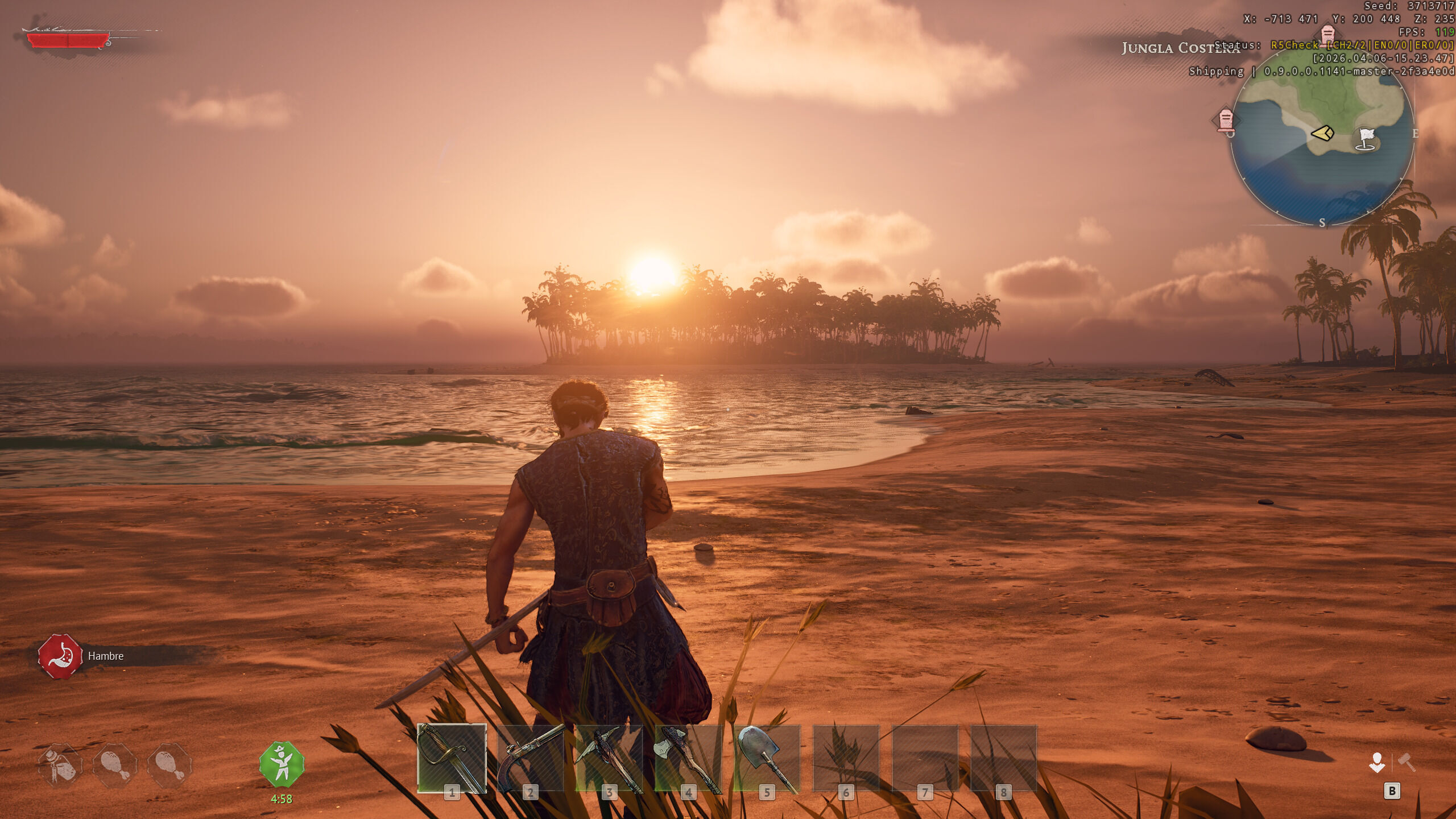Equip the flintlock pistol from the hotbar
The image size is (1456, 819).
530,758
